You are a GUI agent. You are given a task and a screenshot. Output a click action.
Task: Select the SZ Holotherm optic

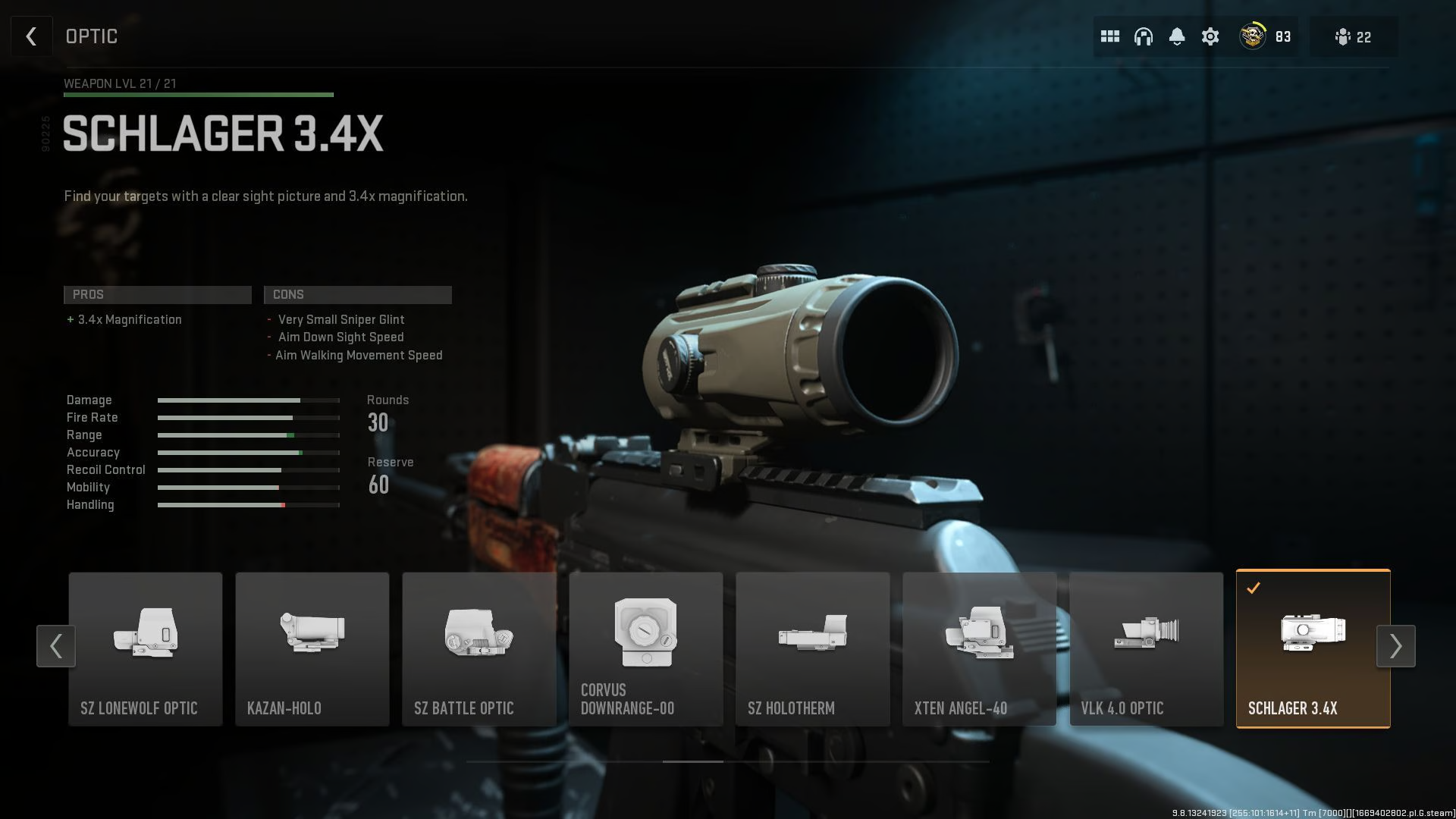[813, 649]
